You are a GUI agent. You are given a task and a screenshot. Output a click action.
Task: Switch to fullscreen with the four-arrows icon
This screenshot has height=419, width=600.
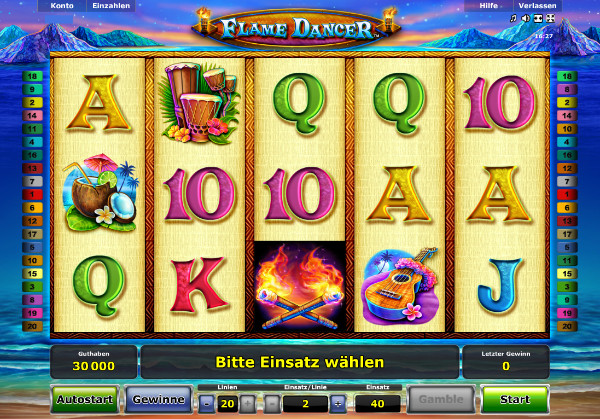pos(551,19)
